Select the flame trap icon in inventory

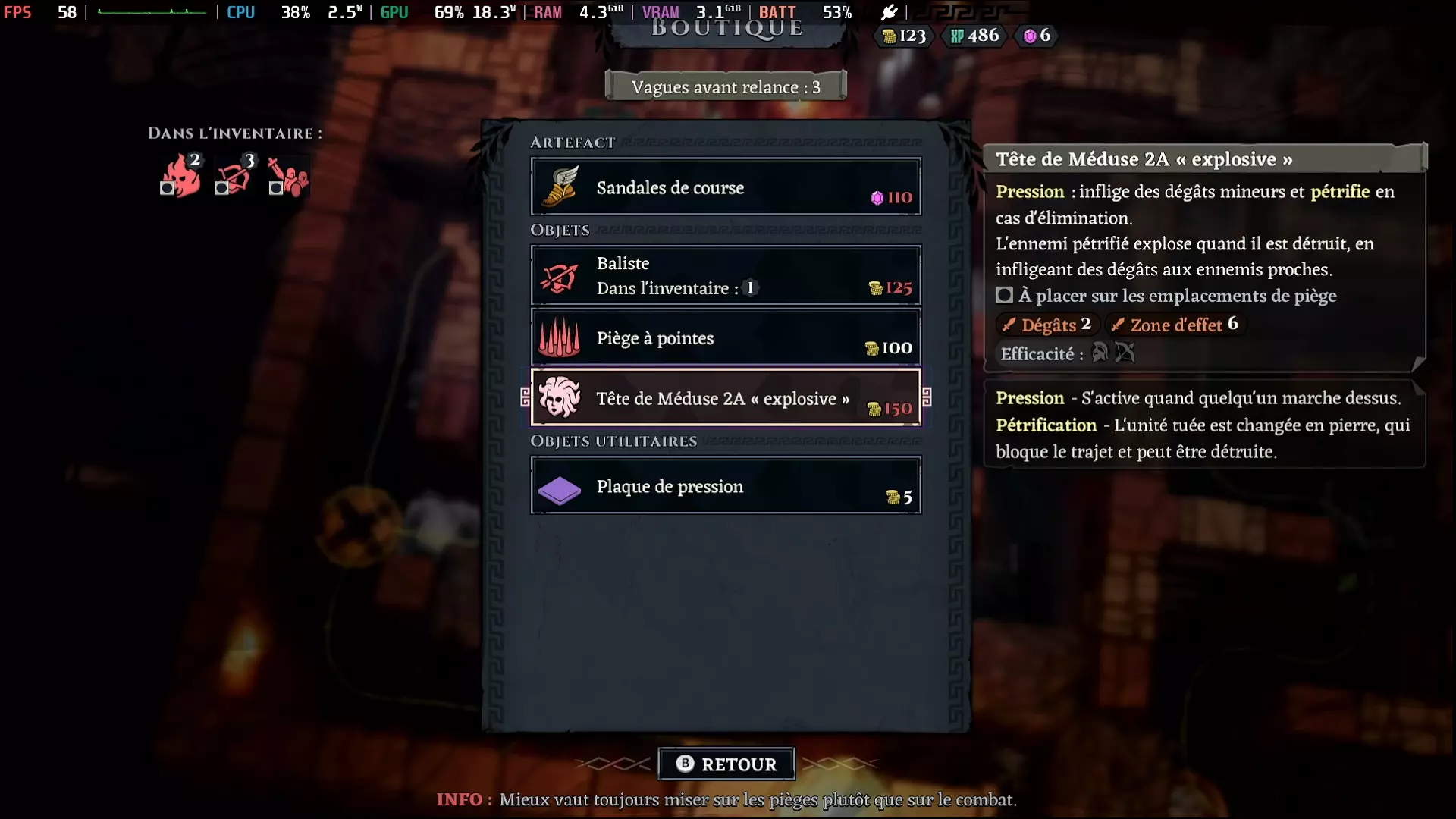(x=182, y=174)
